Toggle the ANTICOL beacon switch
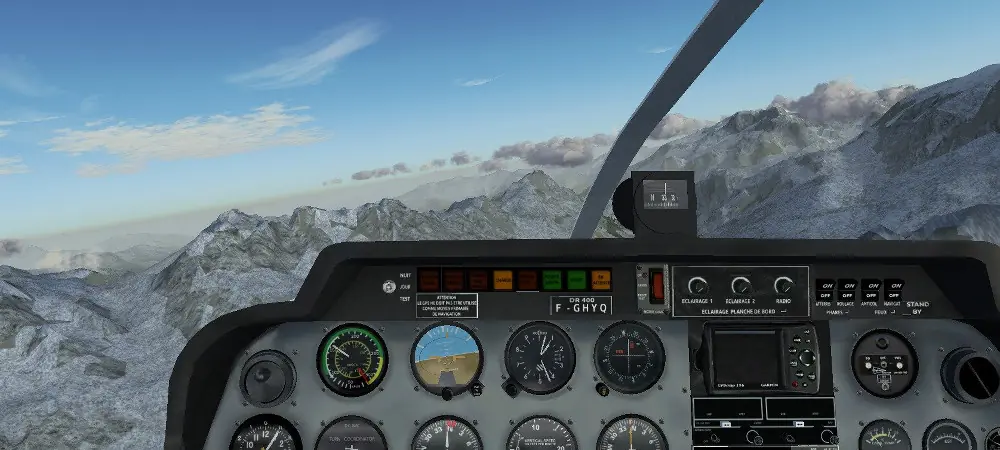1000x450 pixels. pyautogui.click(x=871, y=291)
